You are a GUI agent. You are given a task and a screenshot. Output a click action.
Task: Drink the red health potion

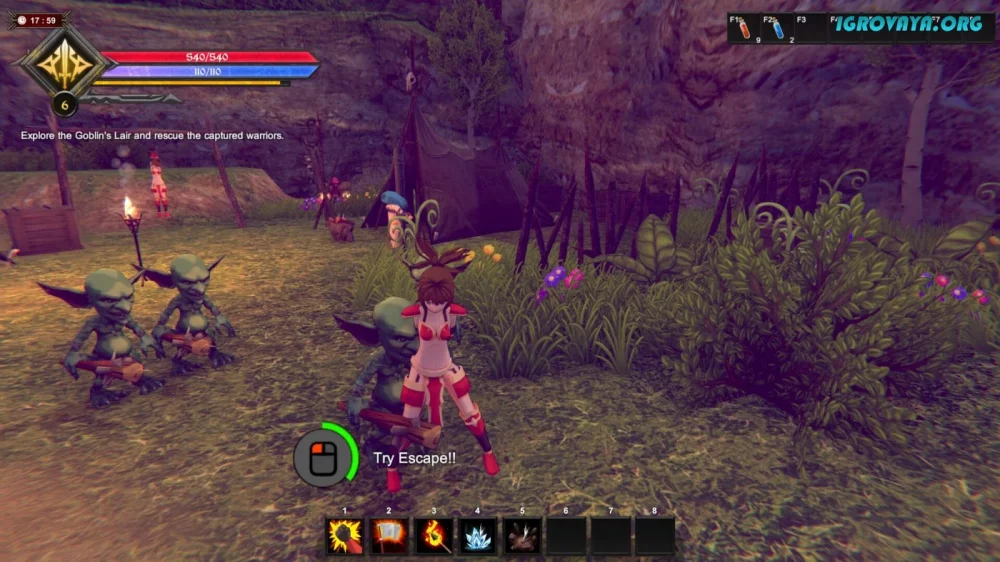744,30
